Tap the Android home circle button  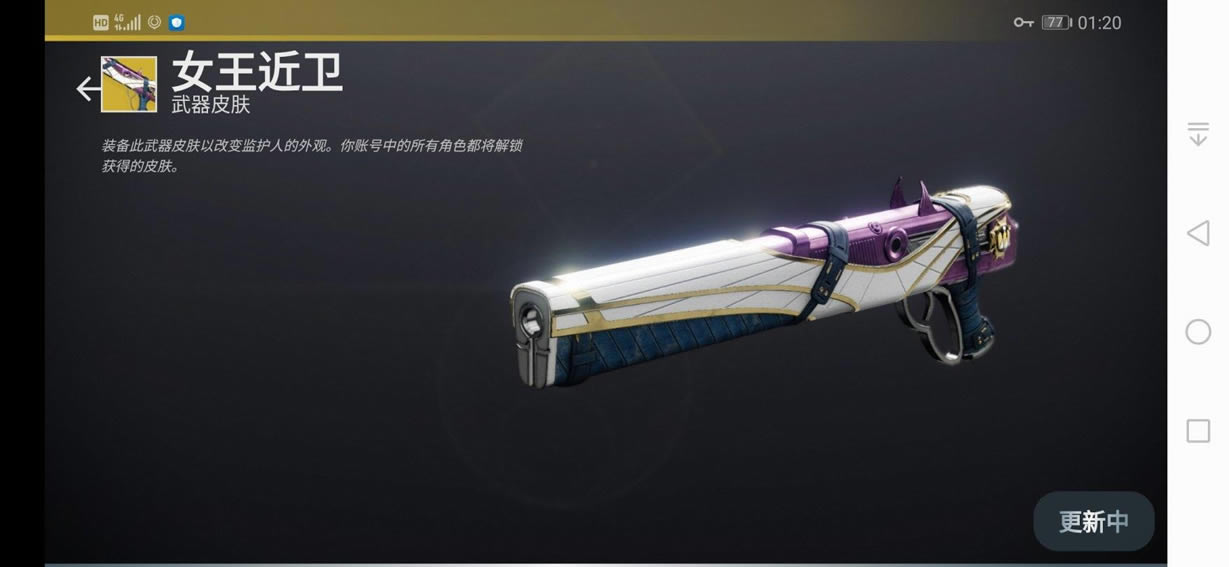click(1197, 332)
